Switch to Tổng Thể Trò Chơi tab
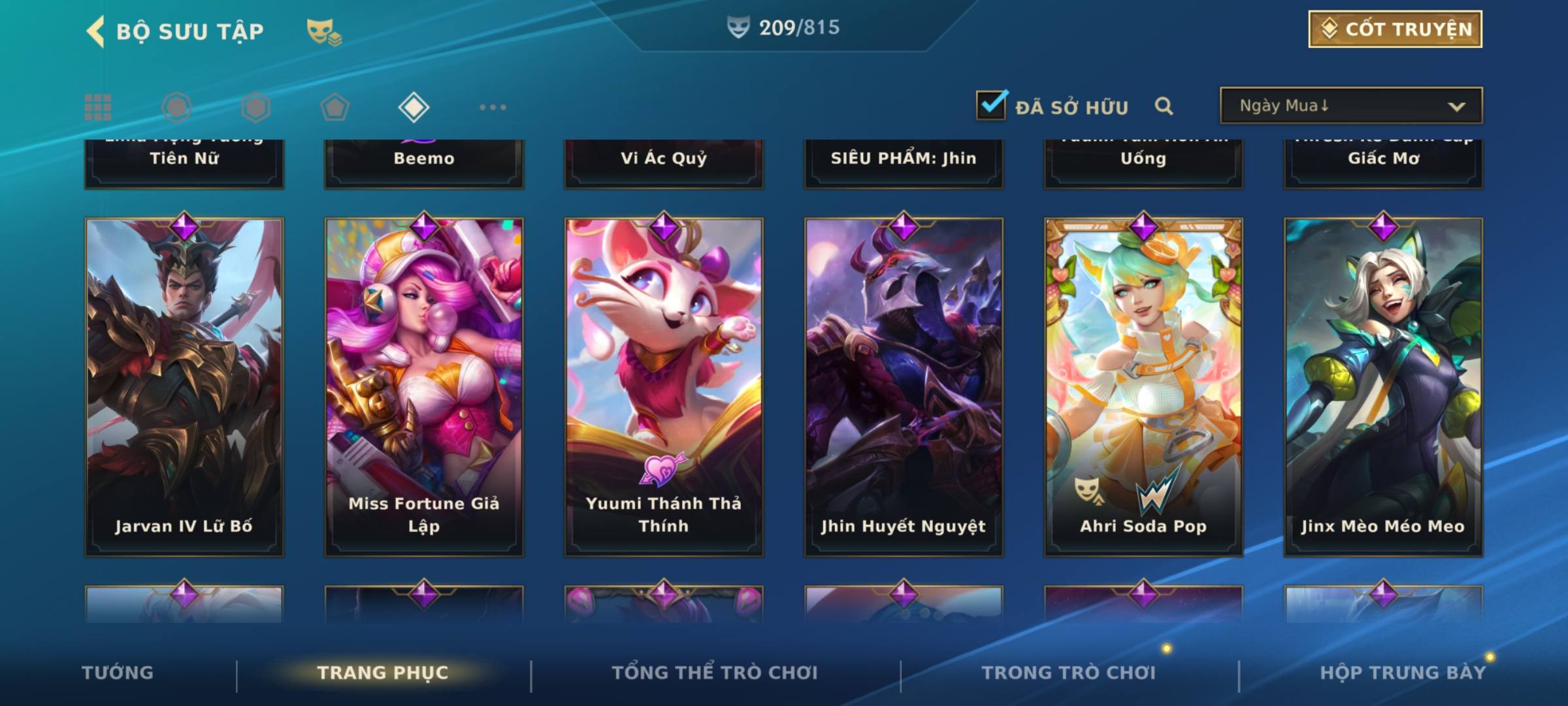This screenshot has width=1568, height=706. [715, 673]
